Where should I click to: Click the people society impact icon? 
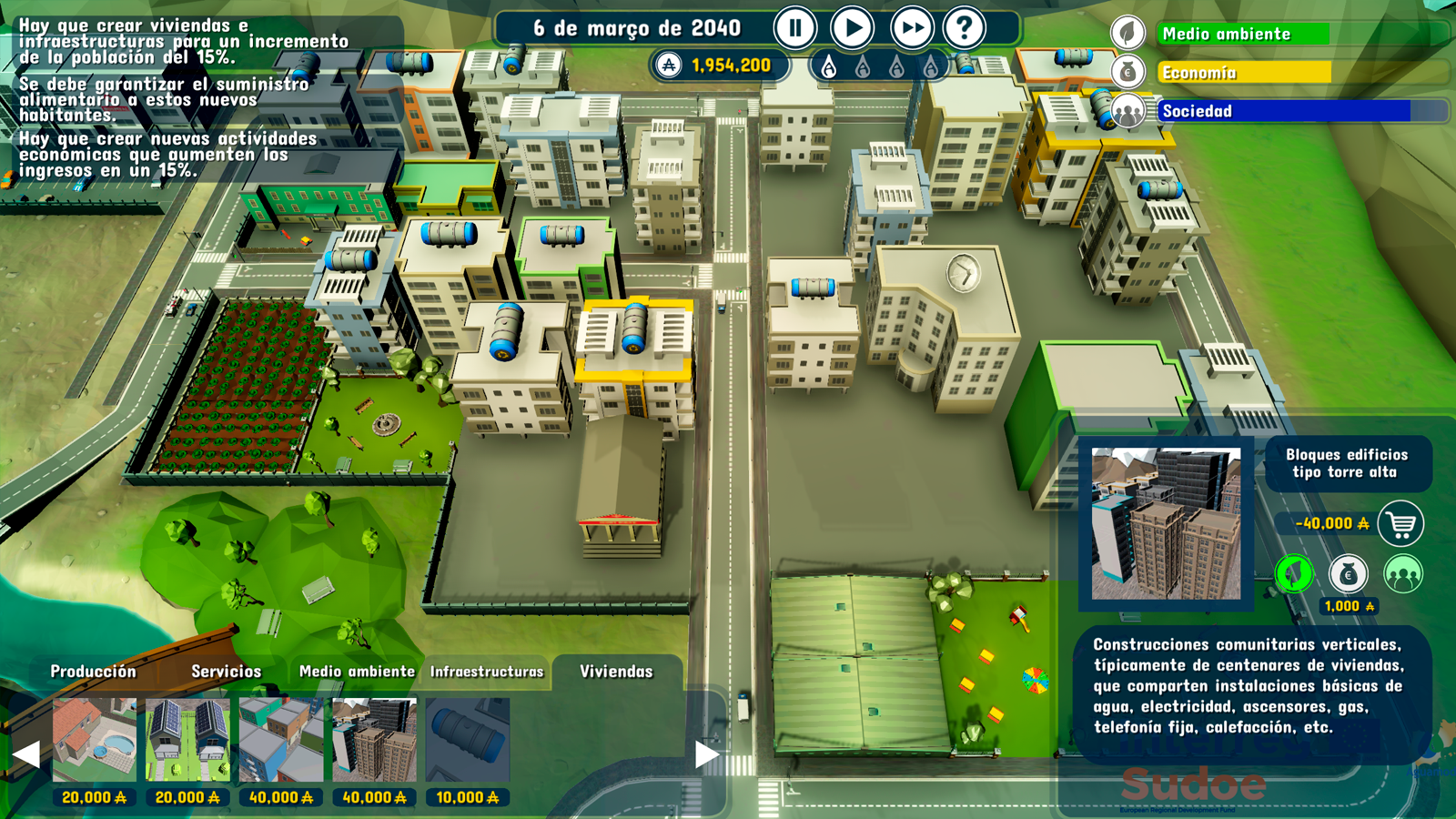(x=1402, y=574)
